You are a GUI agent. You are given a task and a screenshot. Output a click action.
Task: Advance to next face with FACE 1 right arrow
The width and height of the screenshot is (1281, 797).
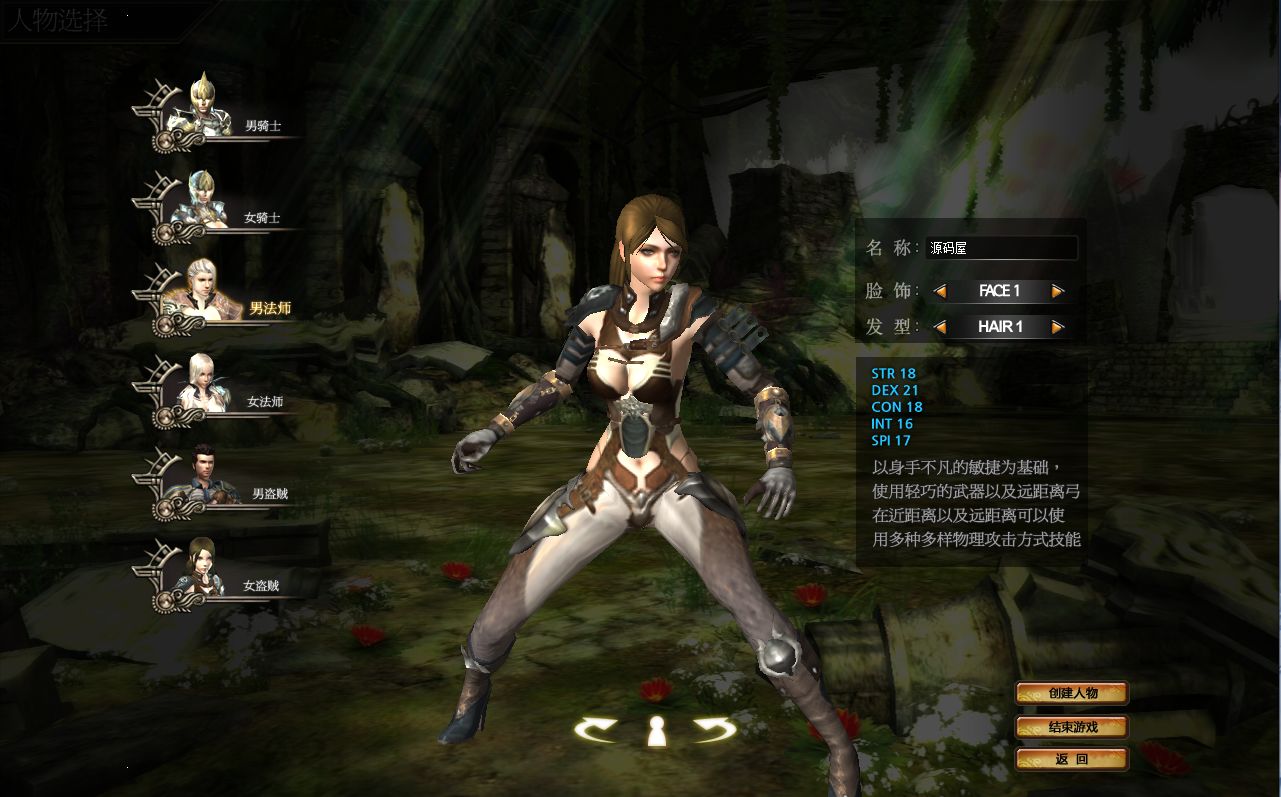(x=1058, y=291)
